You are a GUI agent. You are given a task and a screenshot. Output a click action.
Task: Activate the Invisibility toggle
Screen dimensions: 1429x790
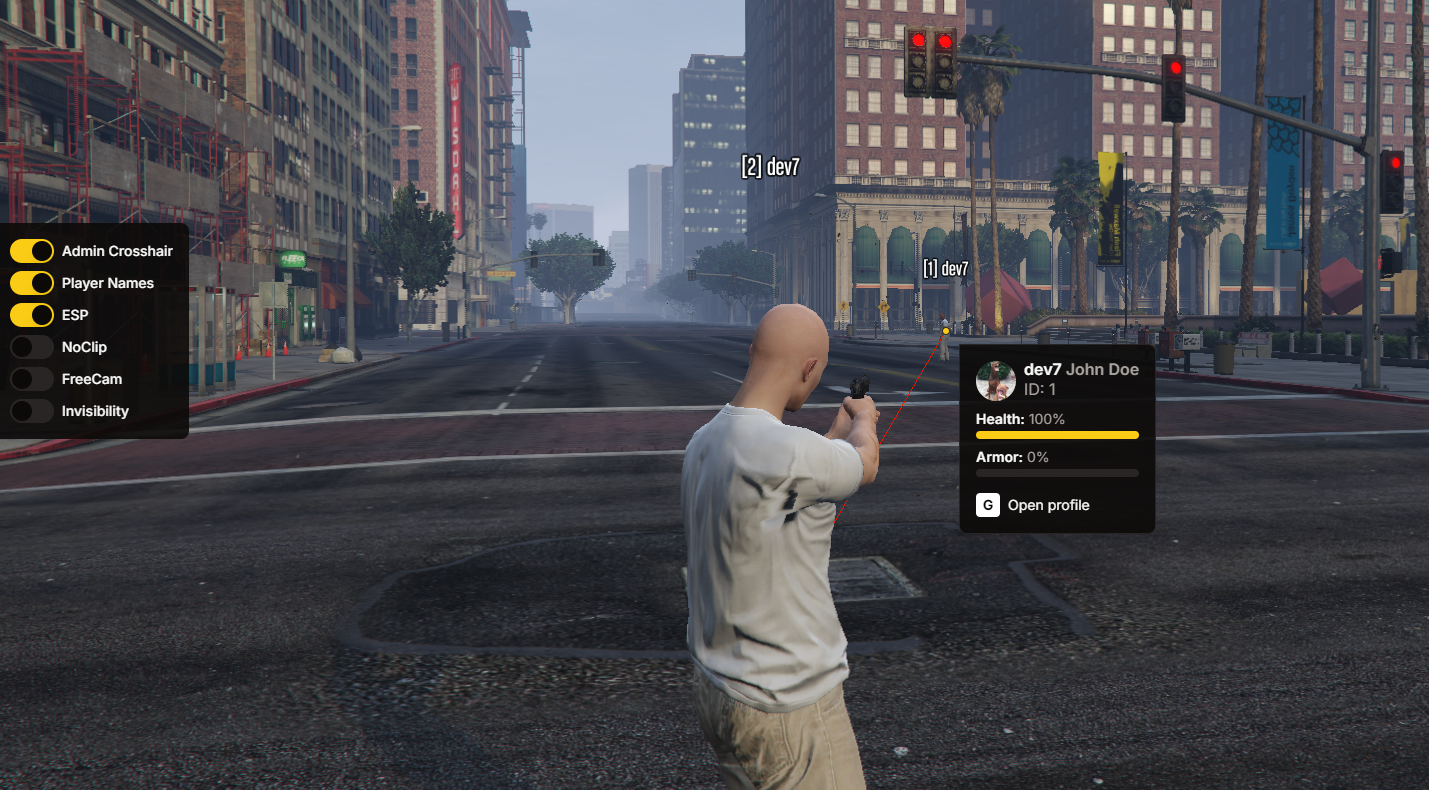[x=32, y=411]
